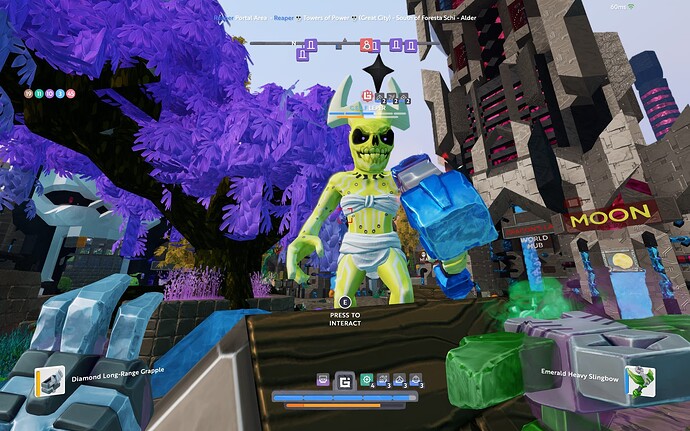Click the purple face icon in the skill bar
Viewport: 690px width, 431px height.
(x=323, y=380)
